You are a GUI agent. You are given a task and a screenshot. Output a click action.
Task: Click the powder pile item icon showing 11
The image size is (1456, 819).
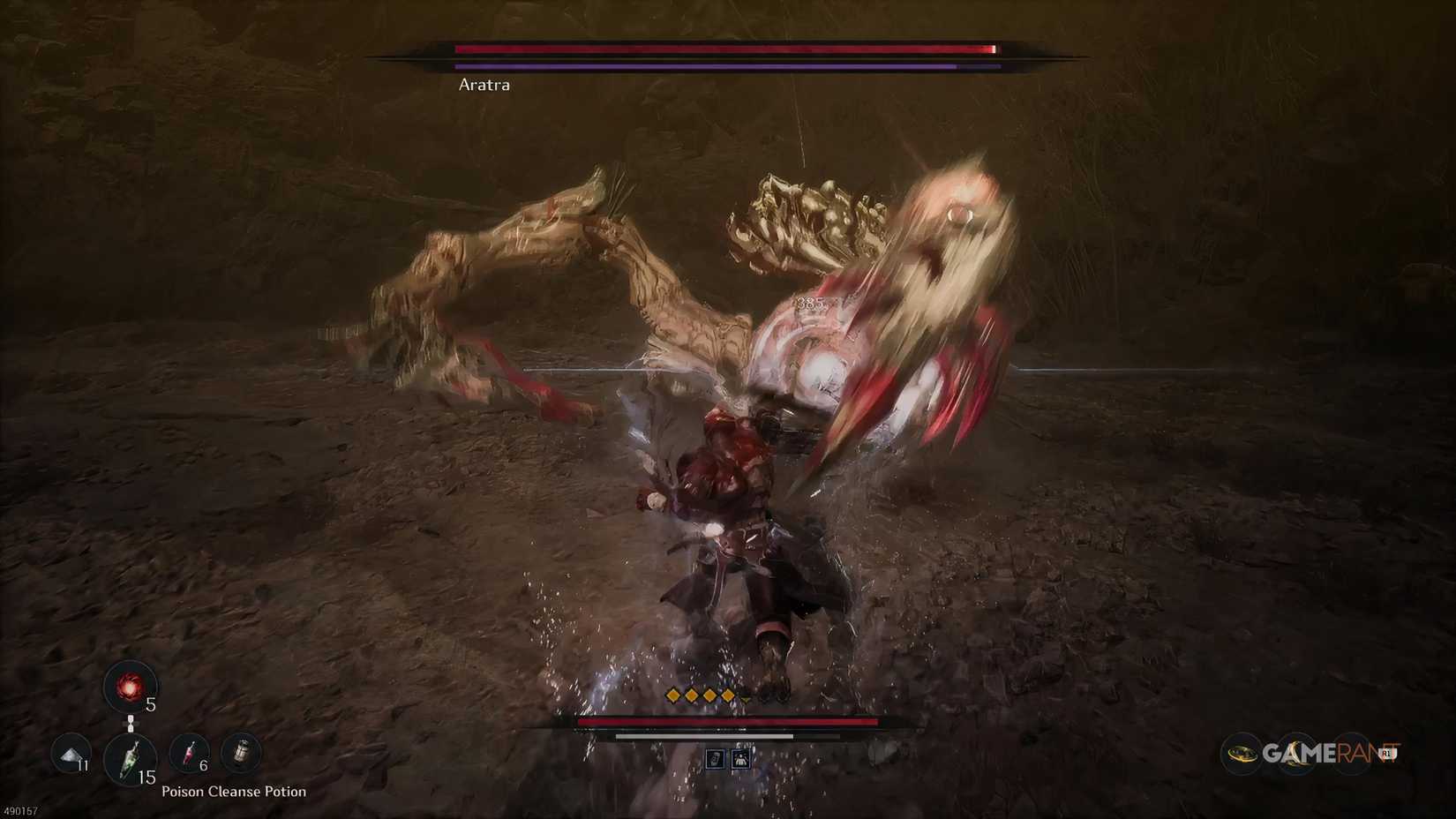(70, 755)
